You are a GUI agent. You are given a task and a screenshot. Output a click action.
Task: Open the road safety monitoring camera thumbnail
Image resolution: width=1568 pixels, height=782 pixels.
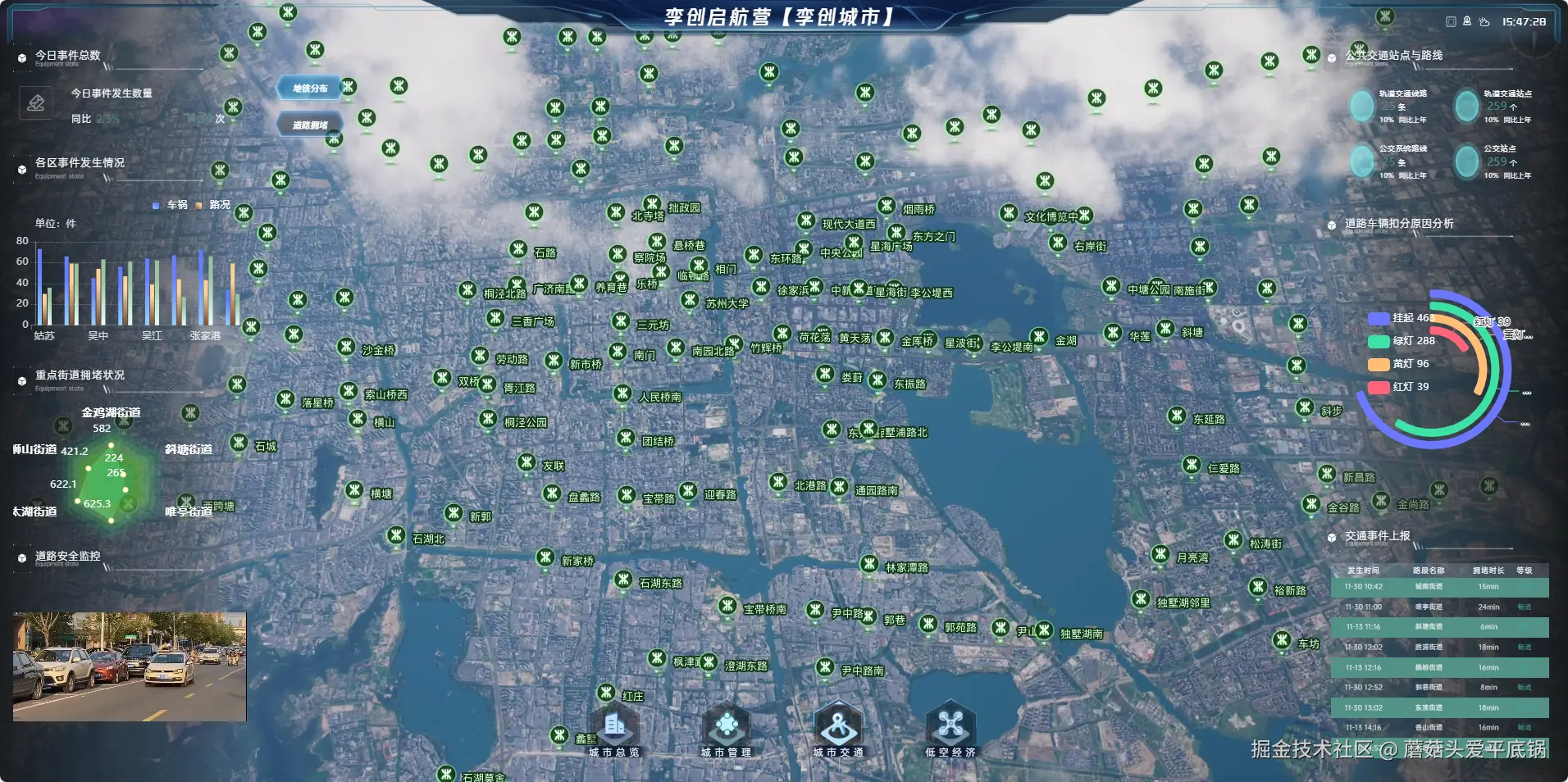[x=130, y=666]
